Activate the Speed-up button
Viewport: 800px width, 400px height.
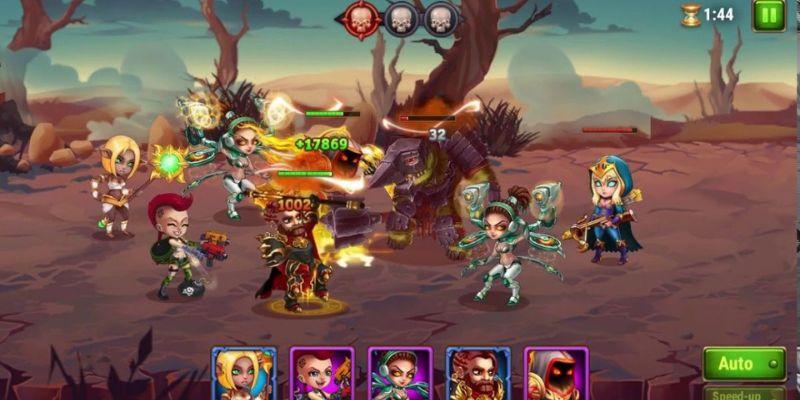pyautogui.click(x=743, y=393)
